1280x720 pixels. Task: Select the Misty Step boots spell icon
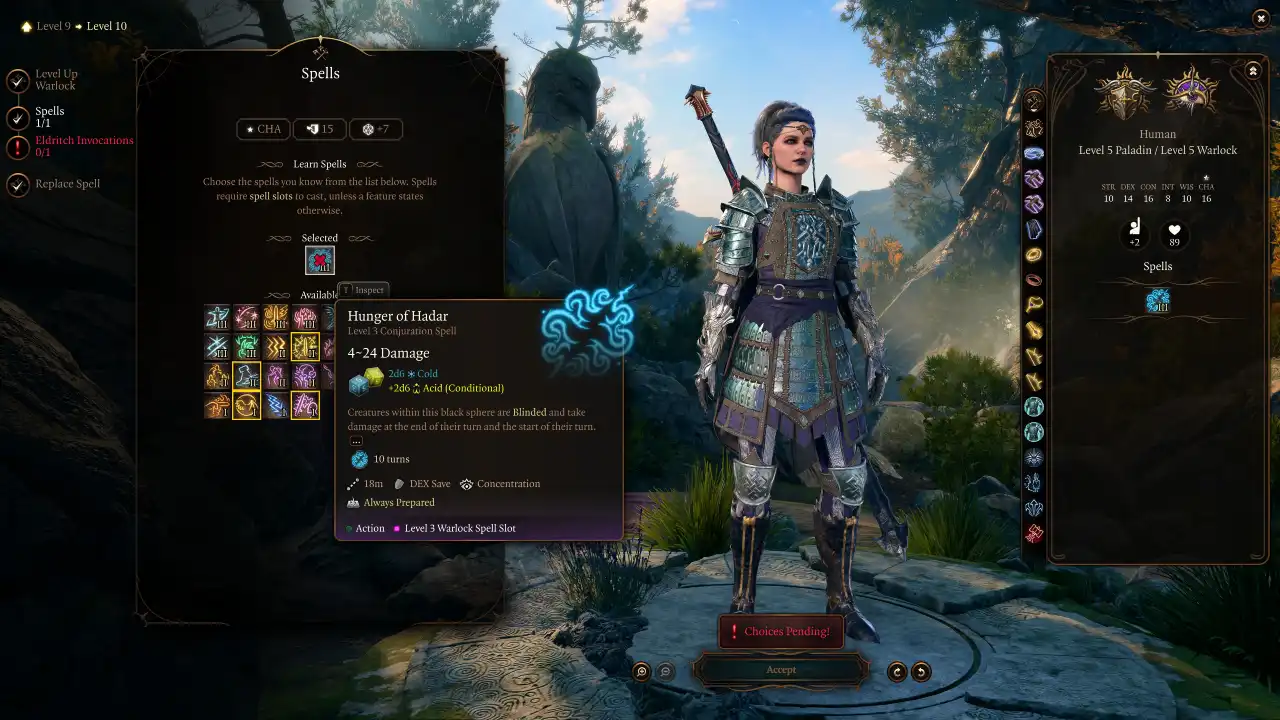coord(247,375)
